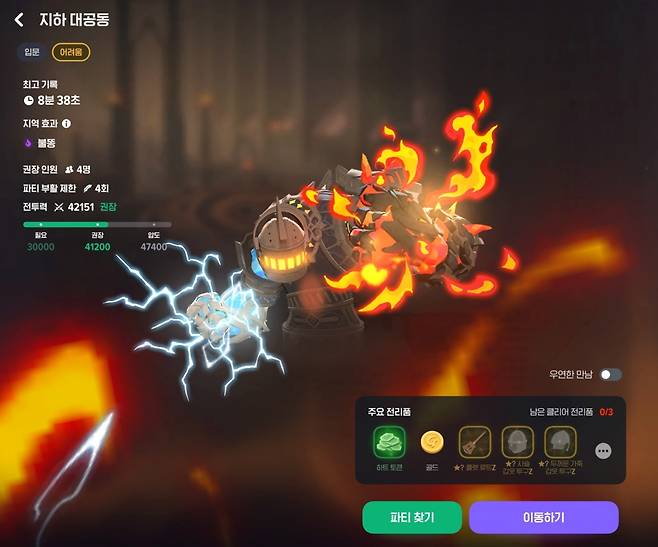This screenshot has height=547, width=658.
Task: Go back from the 지하 대공동 screen
Action: click(18, 19)
